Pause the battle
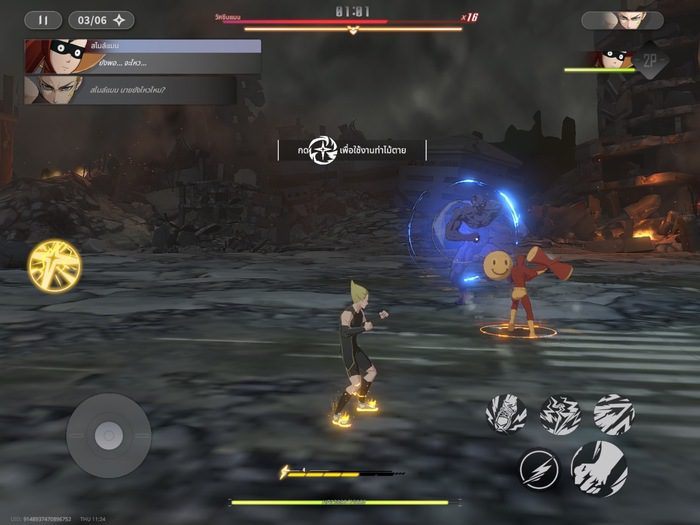Image resolution: width=700 pixels, height=525 pixels. 42,20
